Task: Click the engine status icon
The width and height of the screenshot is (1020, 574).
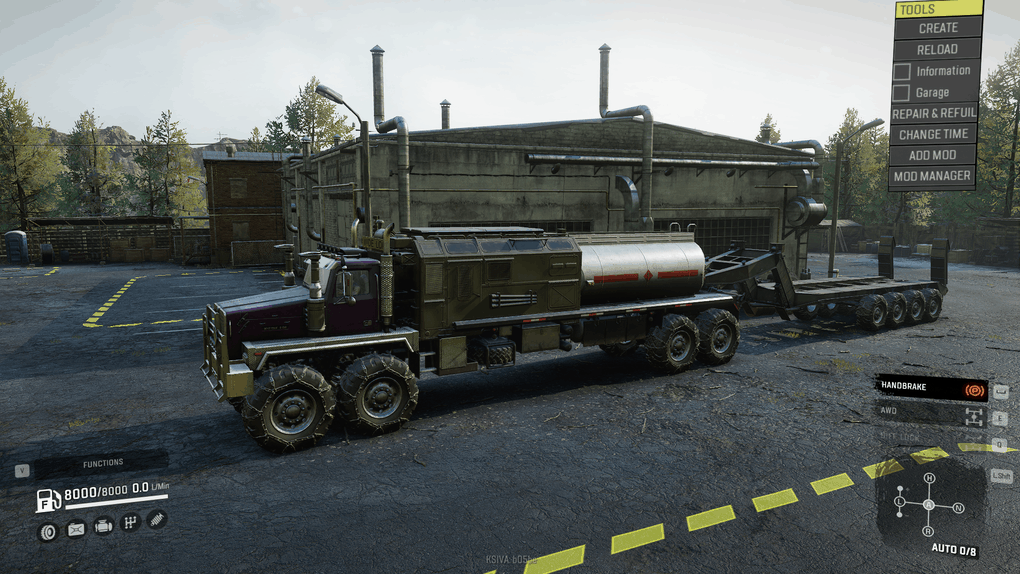Action: pyautogui.click(x=103, y=525)
